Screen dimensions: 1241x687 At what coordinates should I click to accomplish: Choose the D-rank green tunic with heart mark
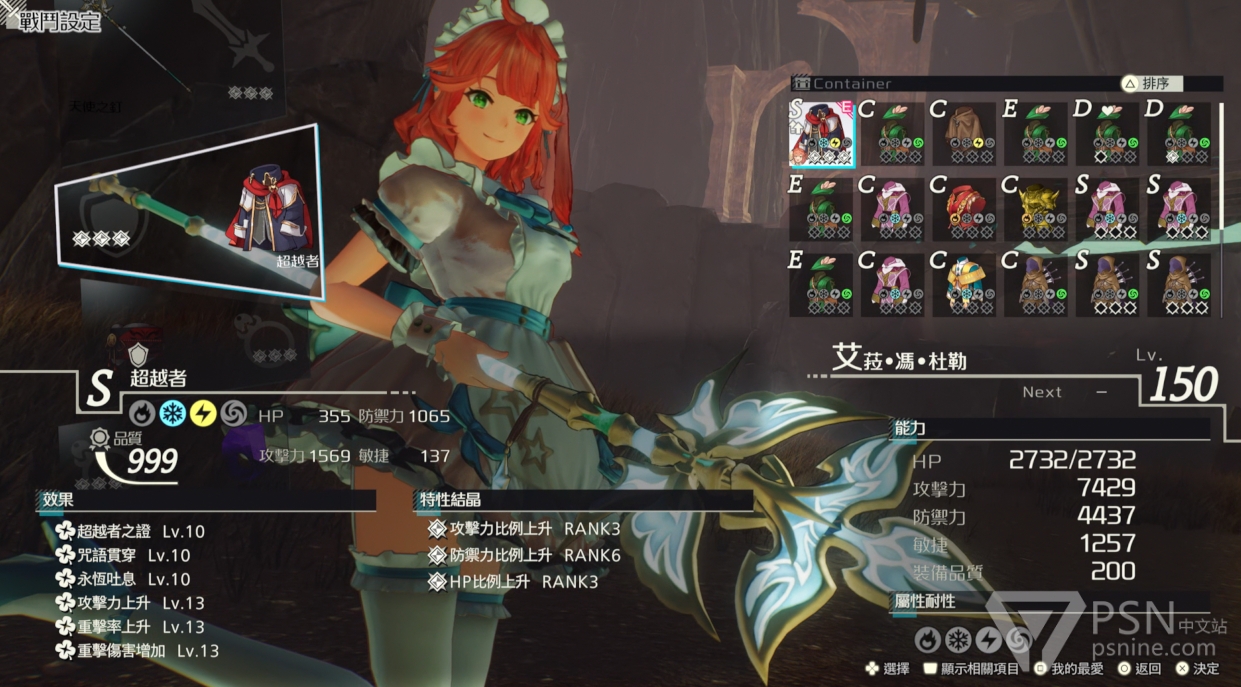tap(1107, 133)
